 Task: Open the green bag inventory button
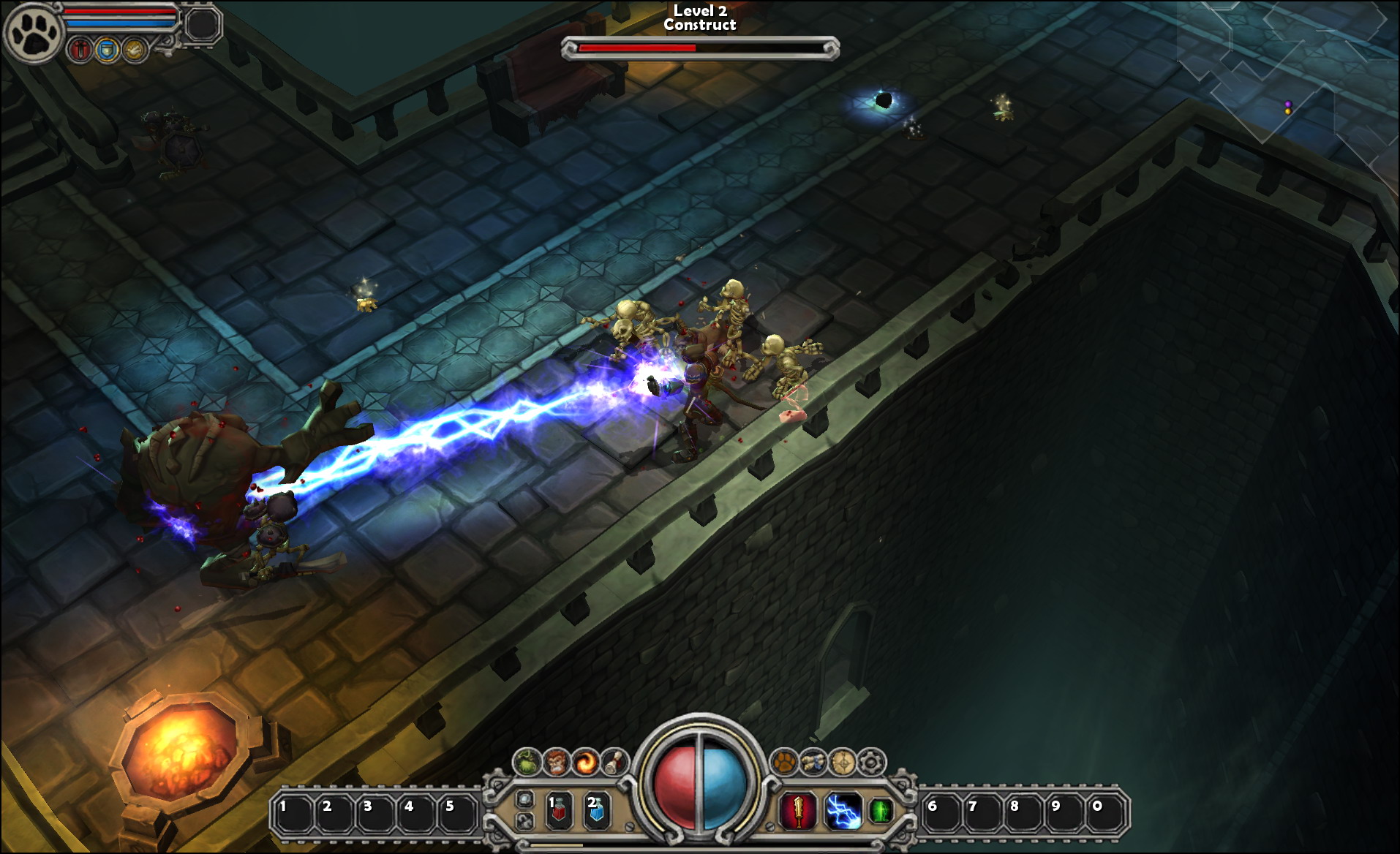(x=527, y=763)
